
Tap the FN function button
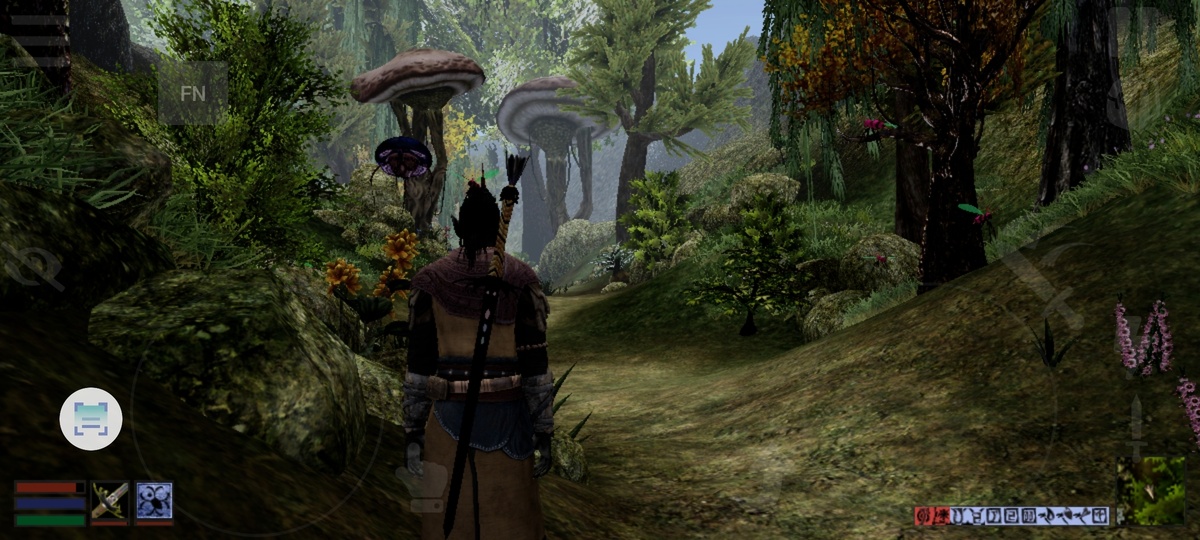(193, 93)
